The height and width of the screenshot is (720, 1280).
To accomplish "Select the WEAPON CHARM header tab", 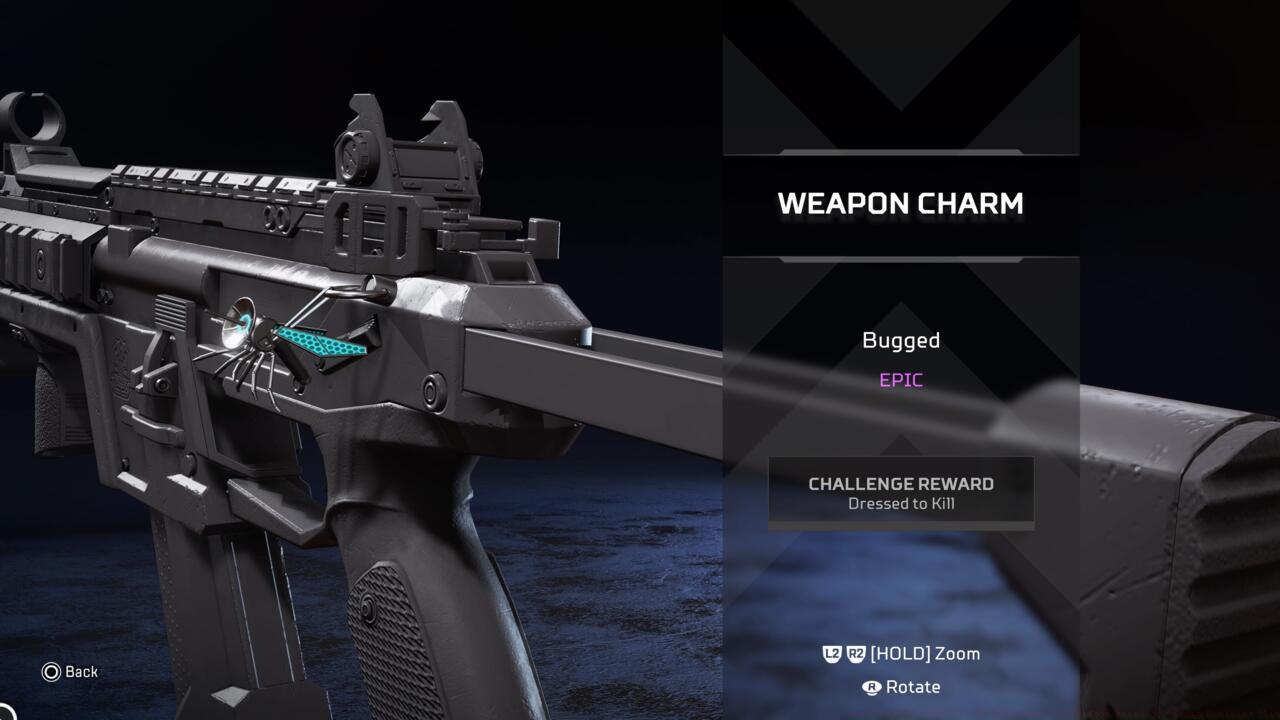I will 900,203.
